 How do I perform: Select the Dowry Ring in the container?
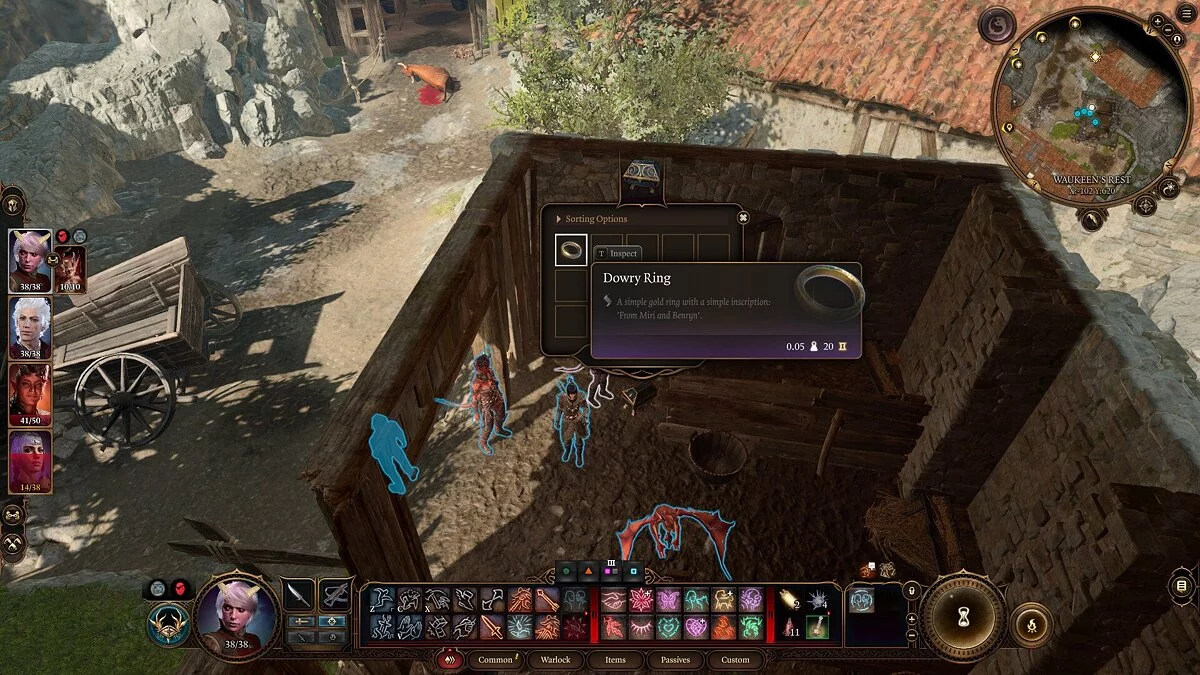(x=571, y=250)
